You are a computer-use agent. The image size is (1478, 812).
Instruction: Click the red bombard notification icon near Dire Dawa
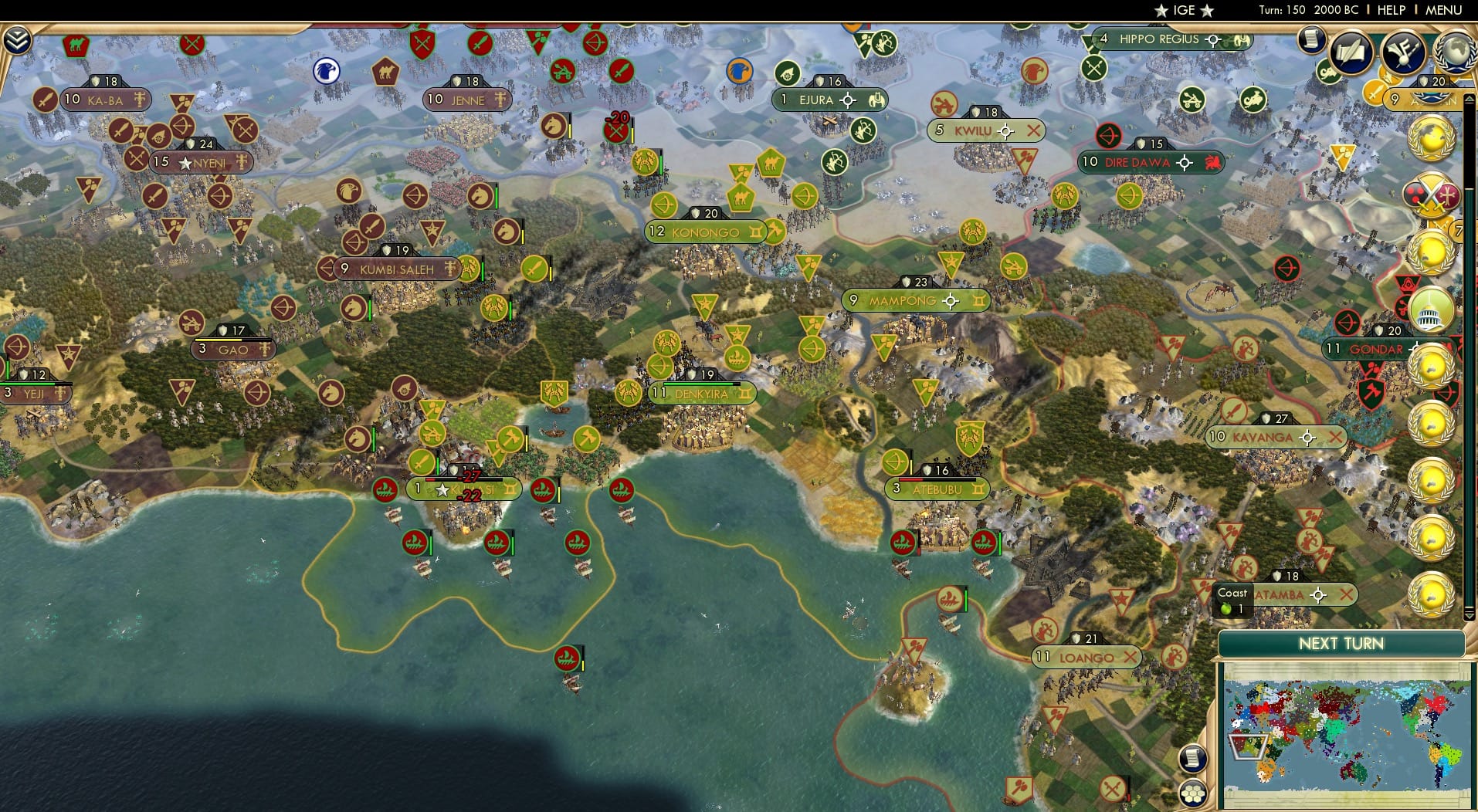click(x=1107, y=136)
